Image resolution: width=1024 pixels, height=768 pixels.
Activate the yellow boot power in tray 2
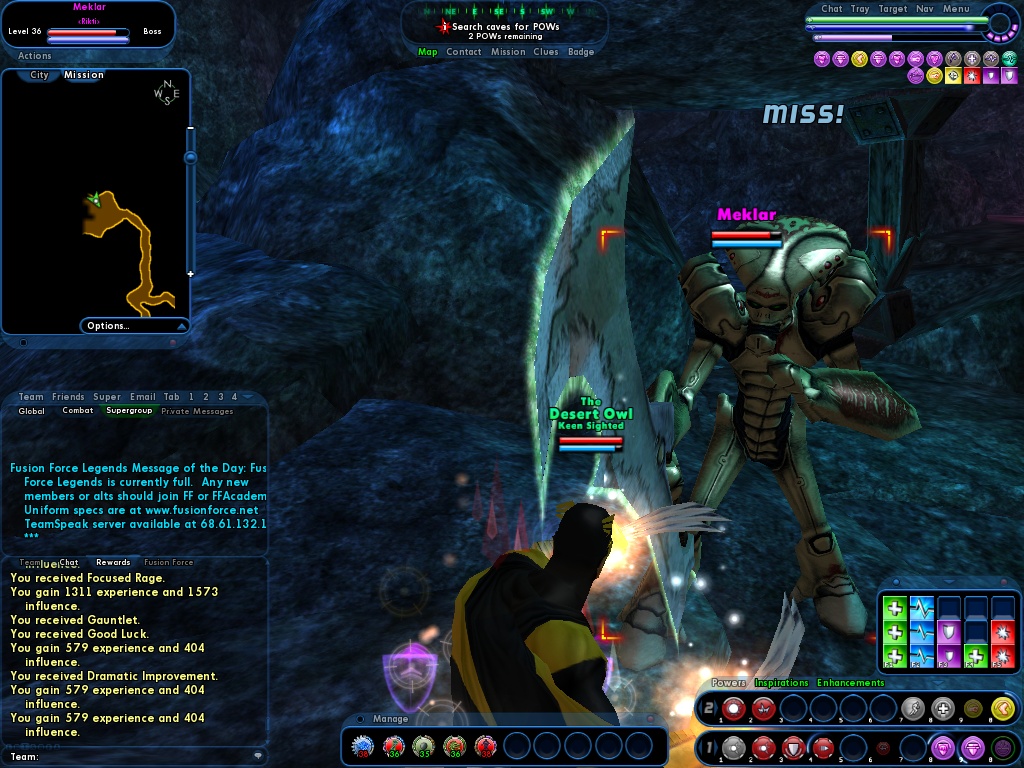(x=1003, y=709)
